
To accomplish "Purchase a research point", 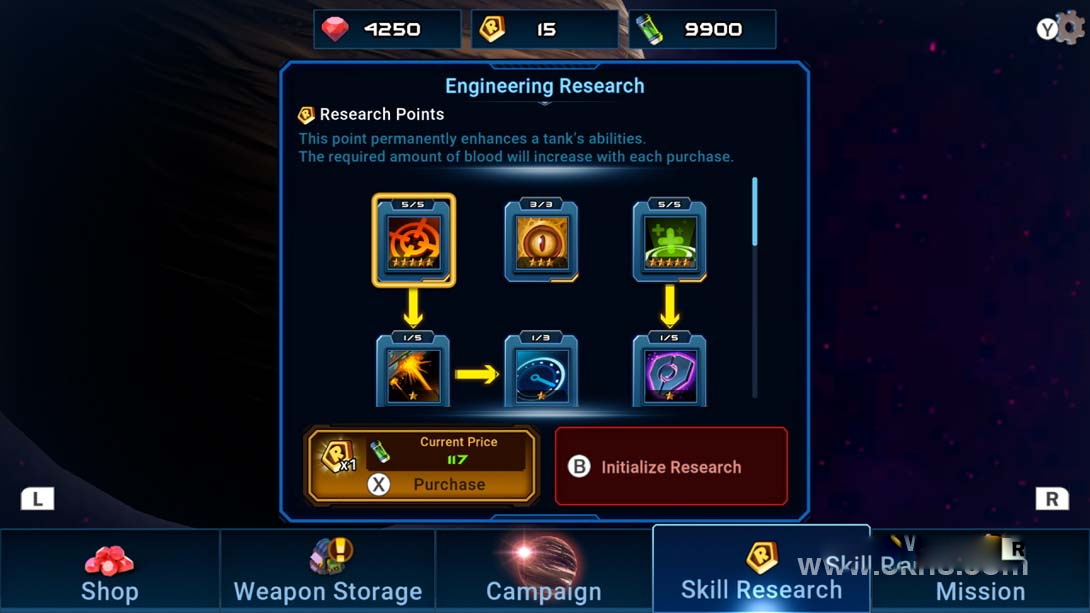I will (x=422, y=466).
